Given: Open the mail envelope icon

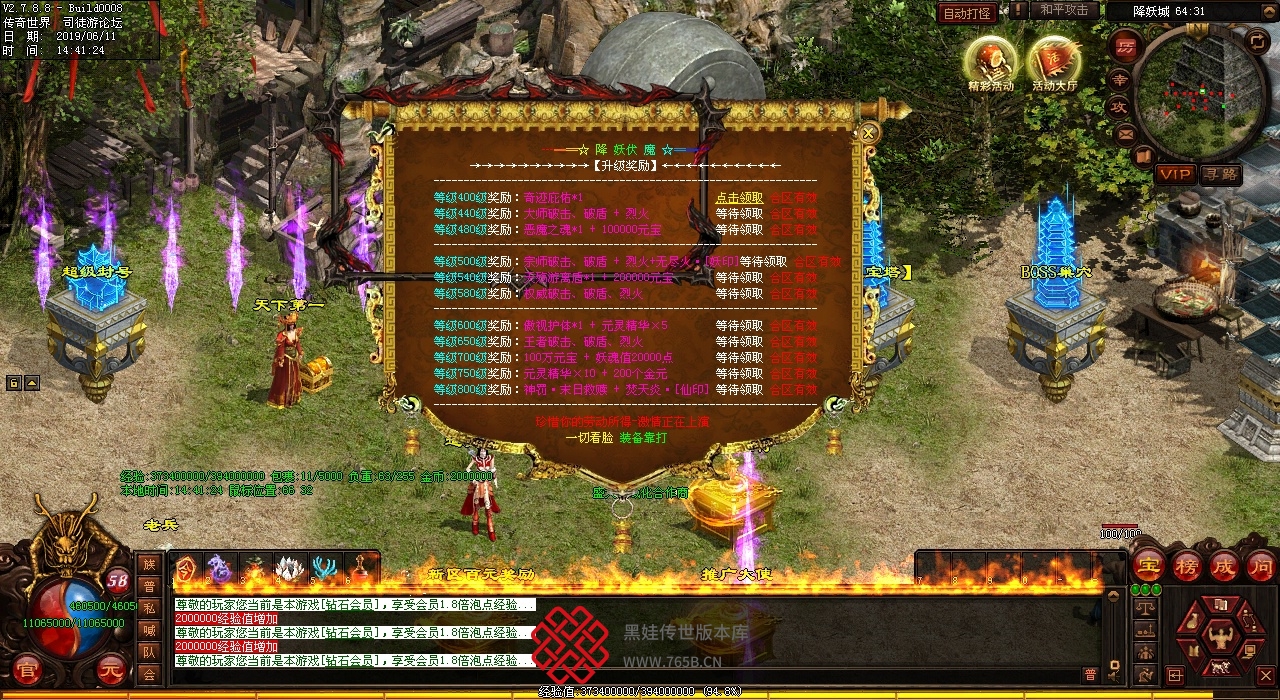Looking at the screenshot, I should pos(1126,132).
